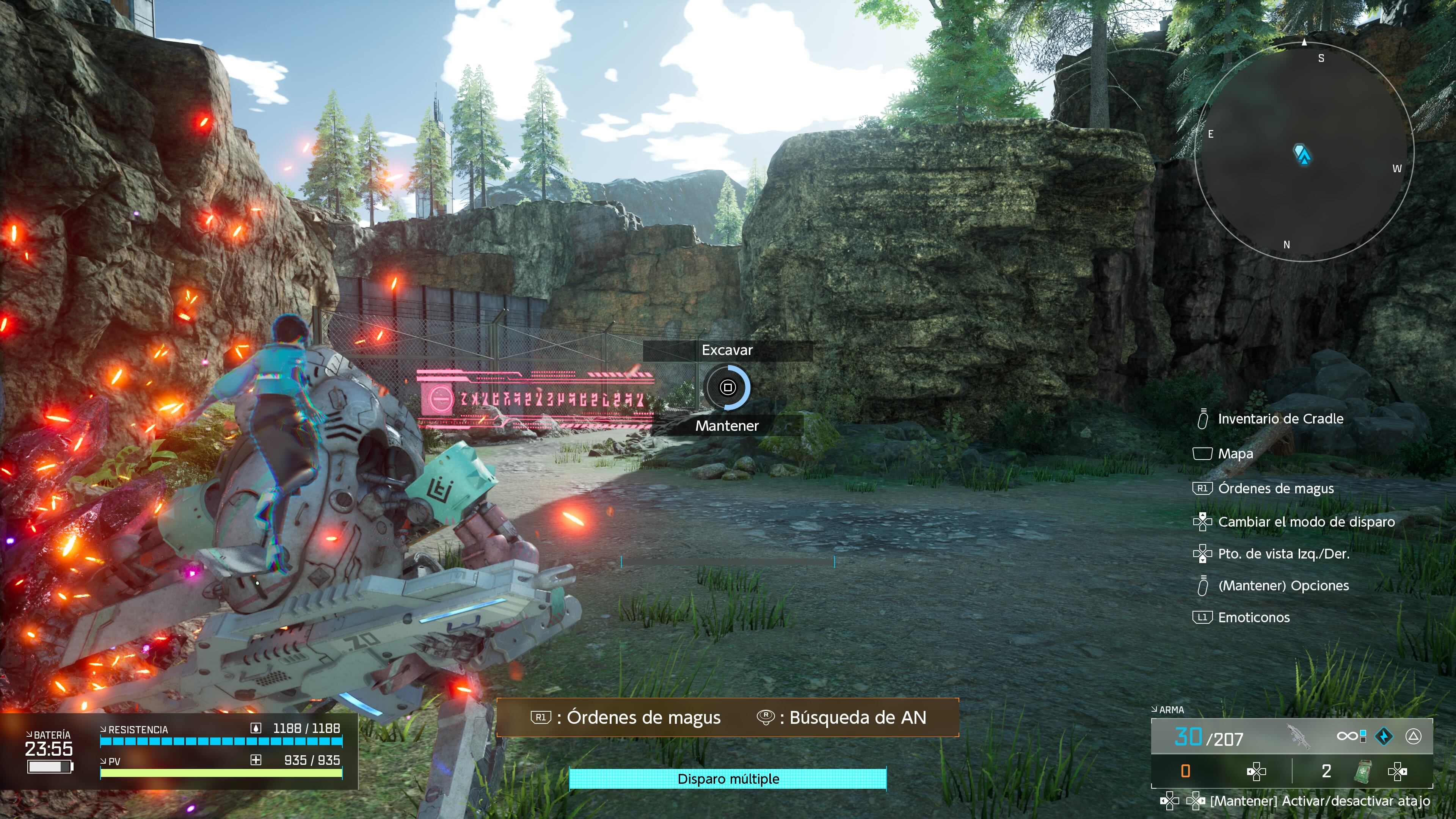
Task: Open the Mapa shortcut entry
Action: click(x=1235, y=454)
